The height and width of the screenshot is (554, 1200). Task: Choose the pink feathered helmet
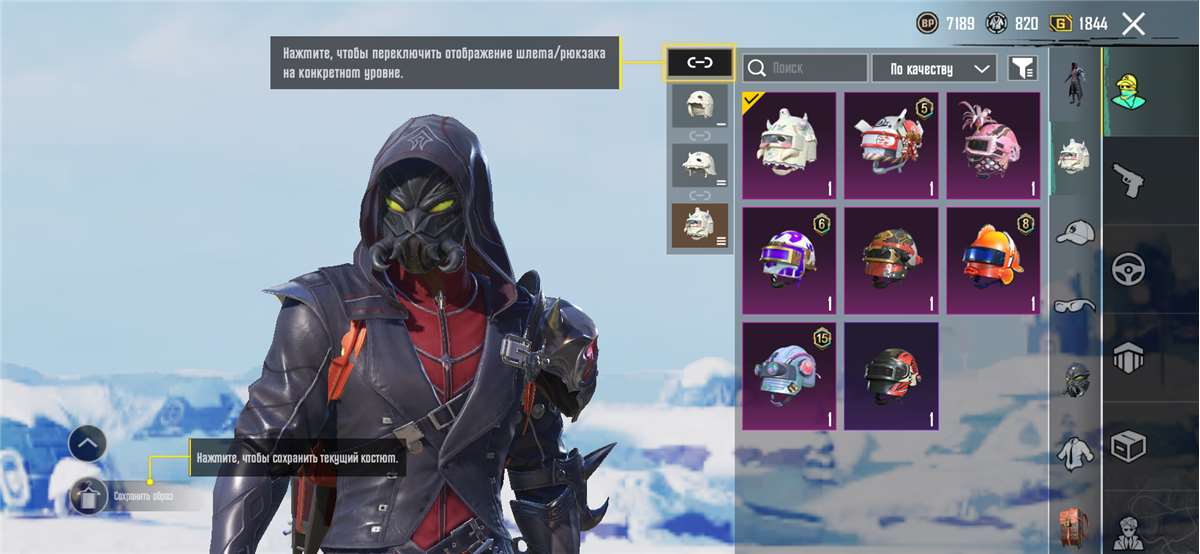click(x=993, y=146)
